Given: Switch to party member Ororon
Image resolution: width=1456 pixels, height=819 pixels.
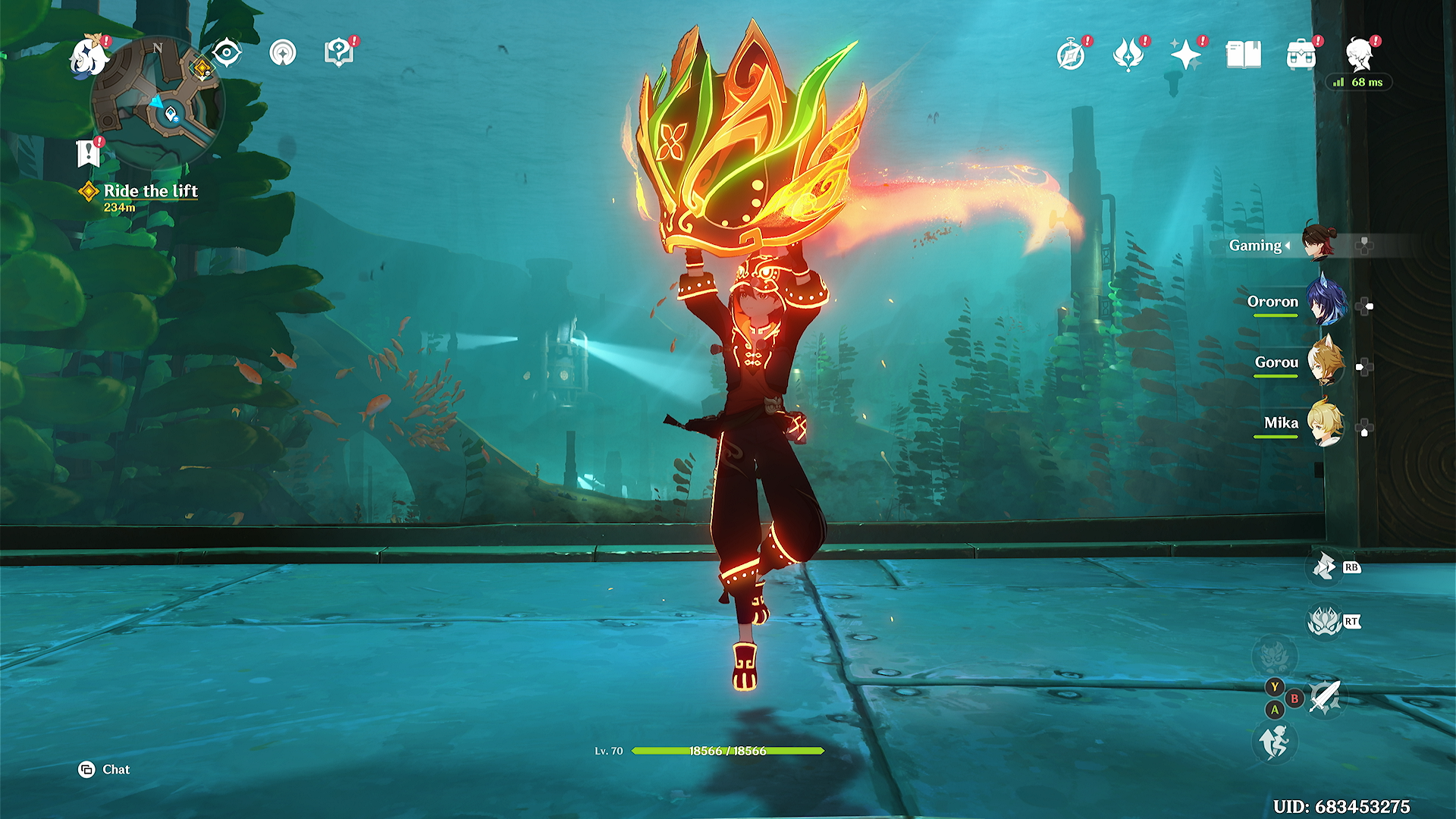Looking at the screenshot, I should click(1324, 302).
